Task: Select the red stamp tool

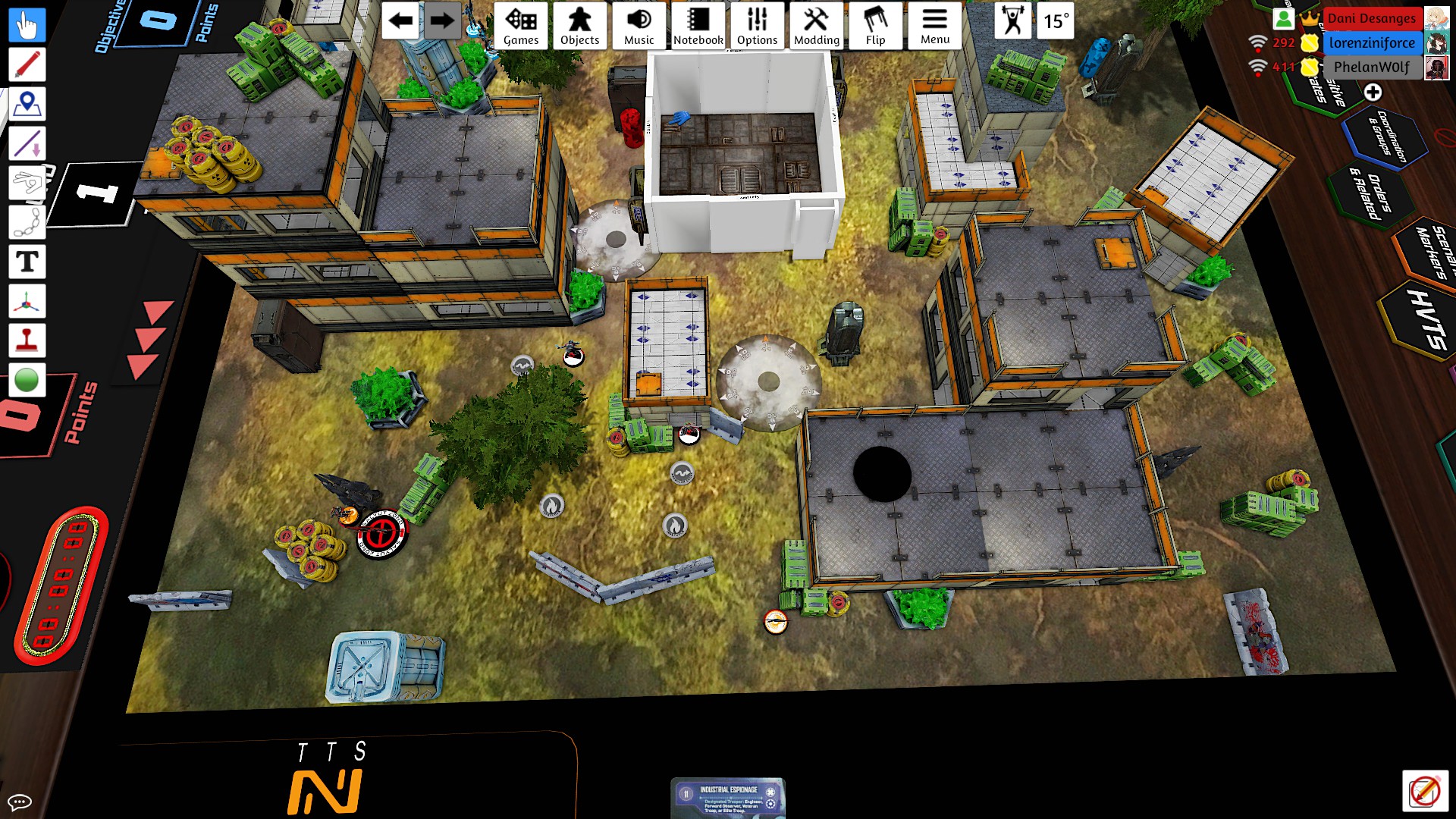Action: click(27, 341)
